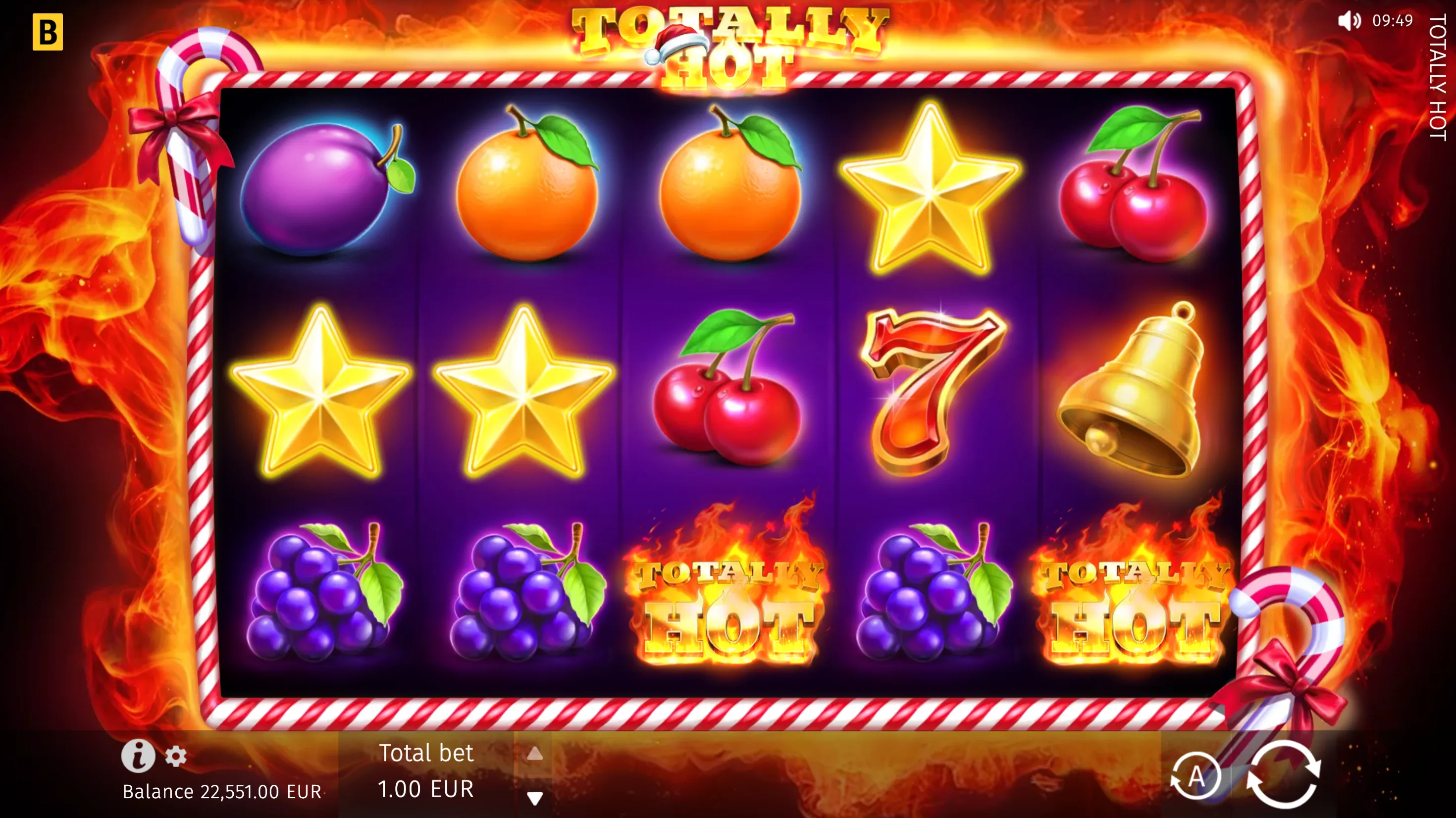
Task: Open settings via the gear icon
Action: click(x=176, y=757)
